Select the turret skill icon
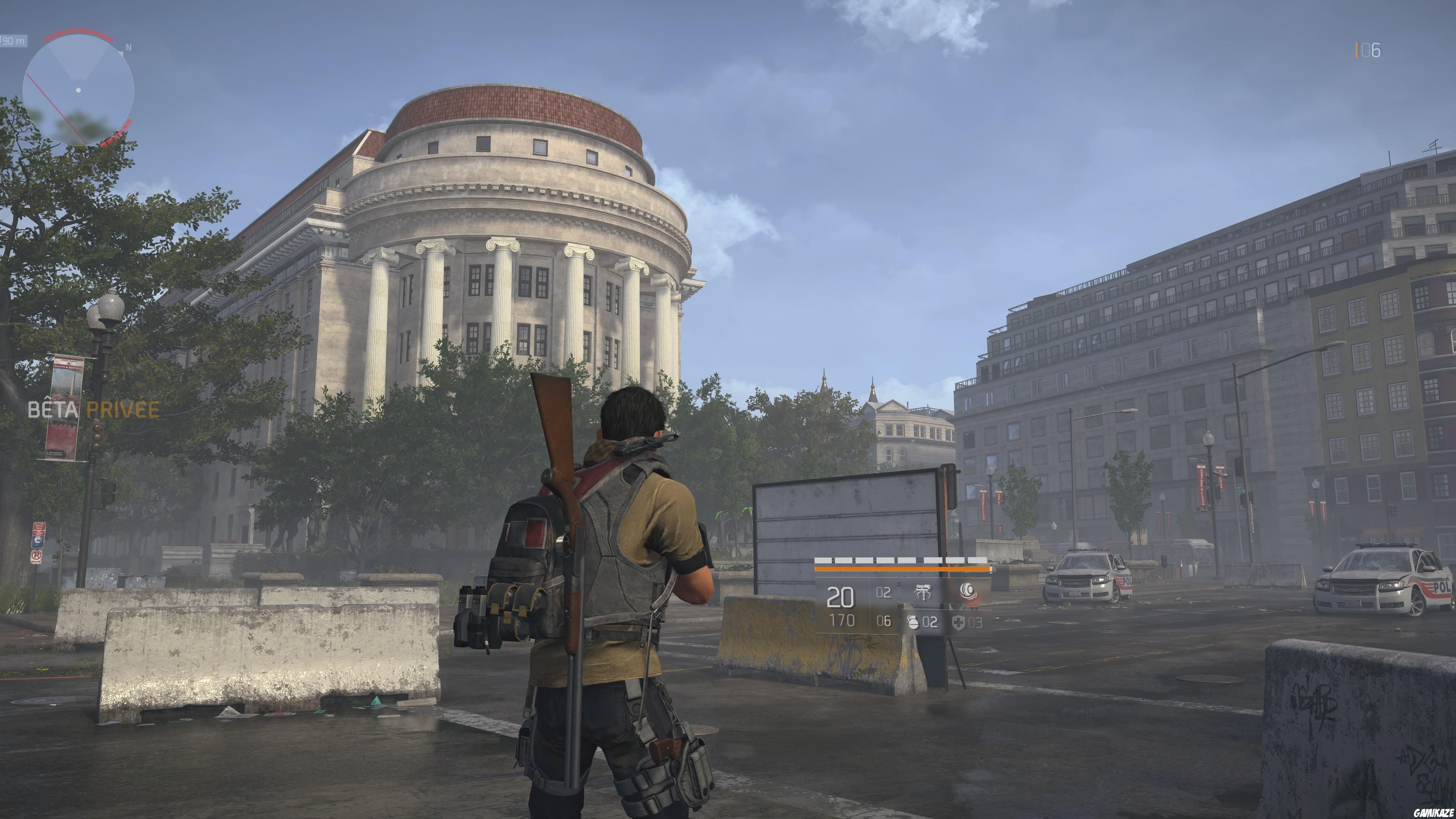This screenshot has width=1456, height=819. pos(924,592)
